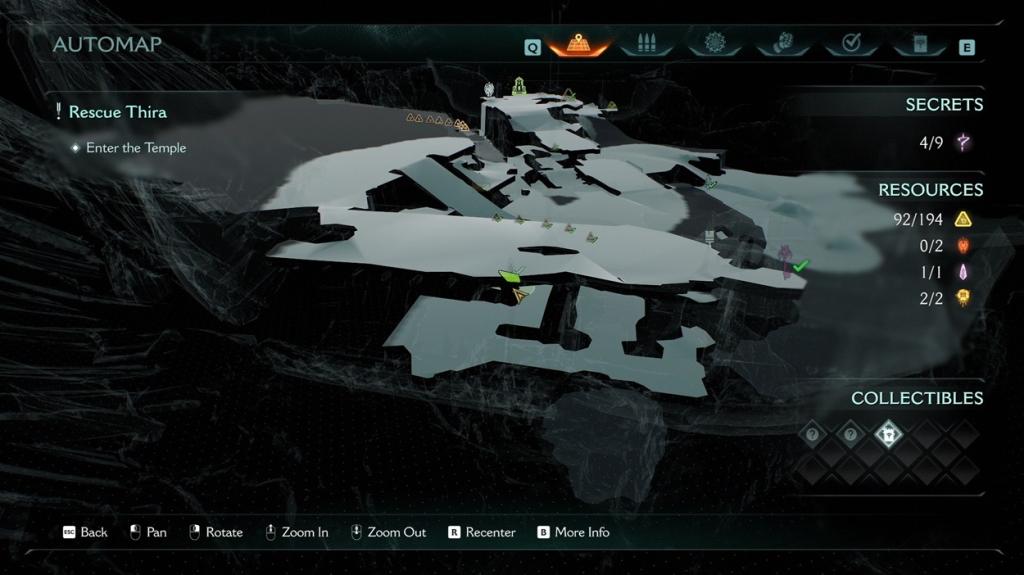Open the codex book tab
The image size is (1024, 575).
(x=920, y=45)
